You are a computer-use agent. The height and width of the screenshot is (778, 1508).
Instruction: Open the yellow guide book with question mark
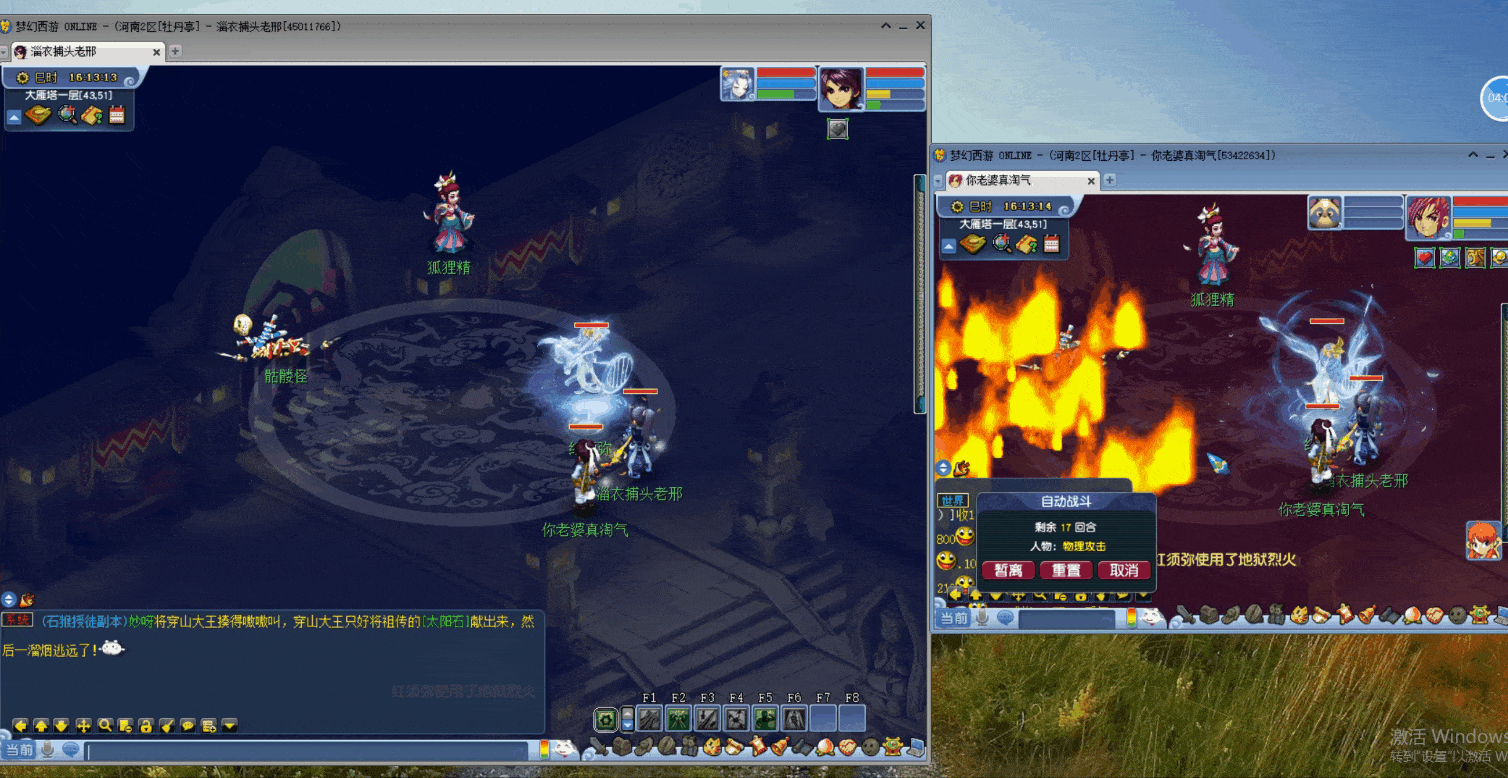click(x=92, y=115)
